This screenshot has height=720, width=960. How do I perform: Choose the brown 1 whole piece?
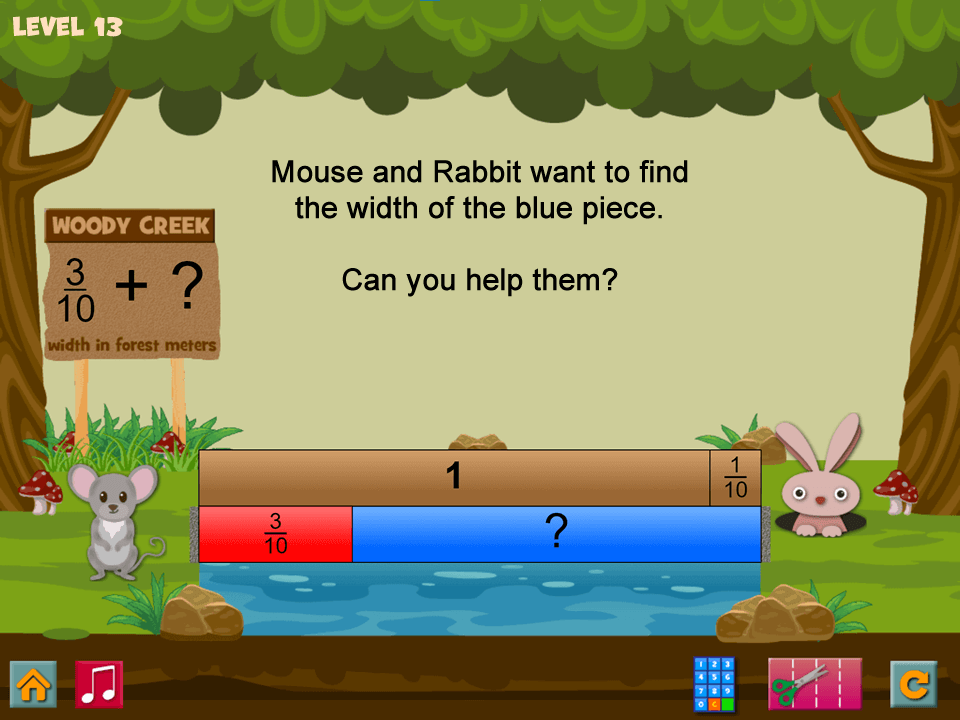click(x=454, y=477)
